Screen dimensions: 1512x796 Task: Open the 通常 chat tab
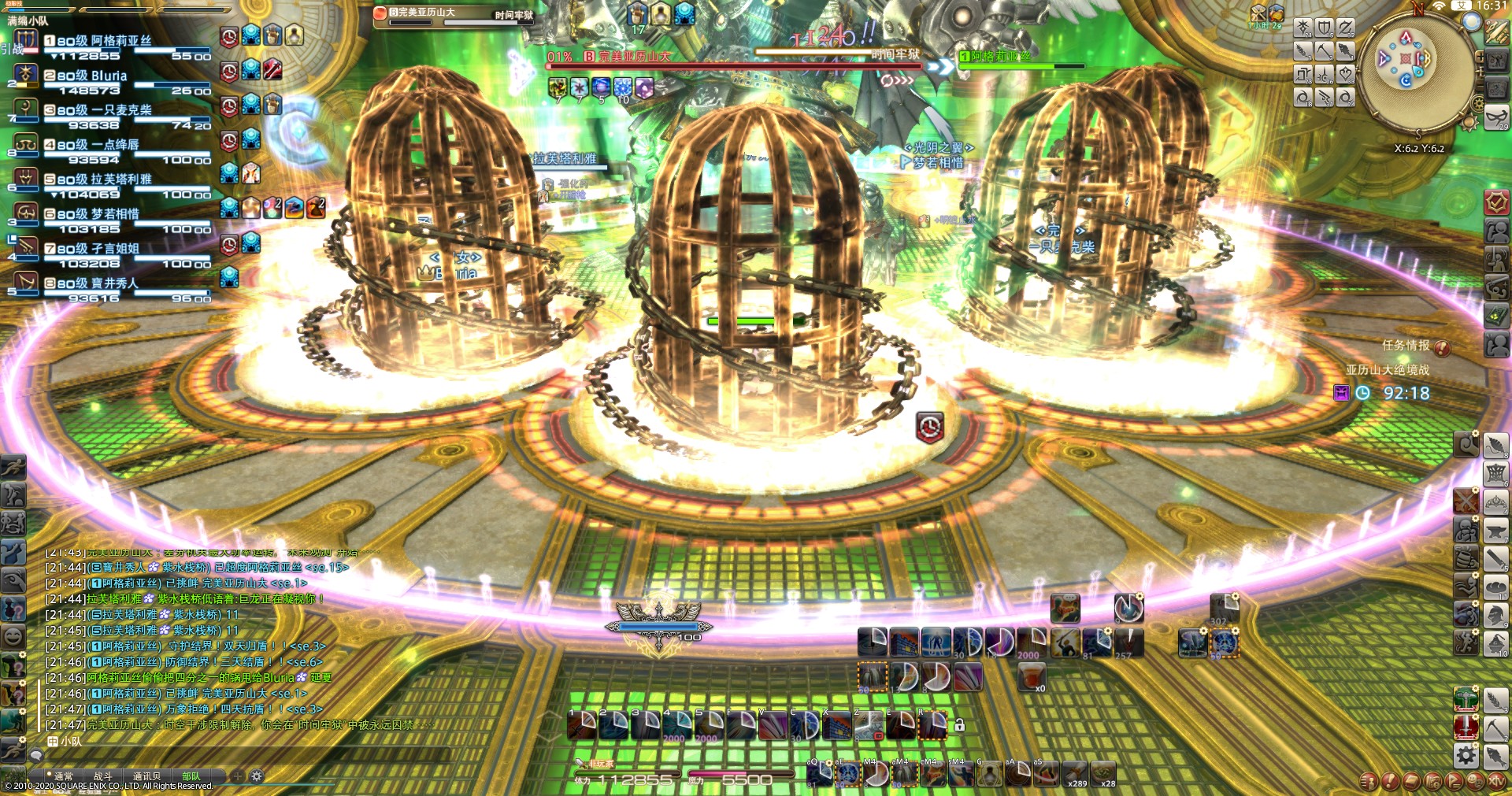click(x=63, y=776)
